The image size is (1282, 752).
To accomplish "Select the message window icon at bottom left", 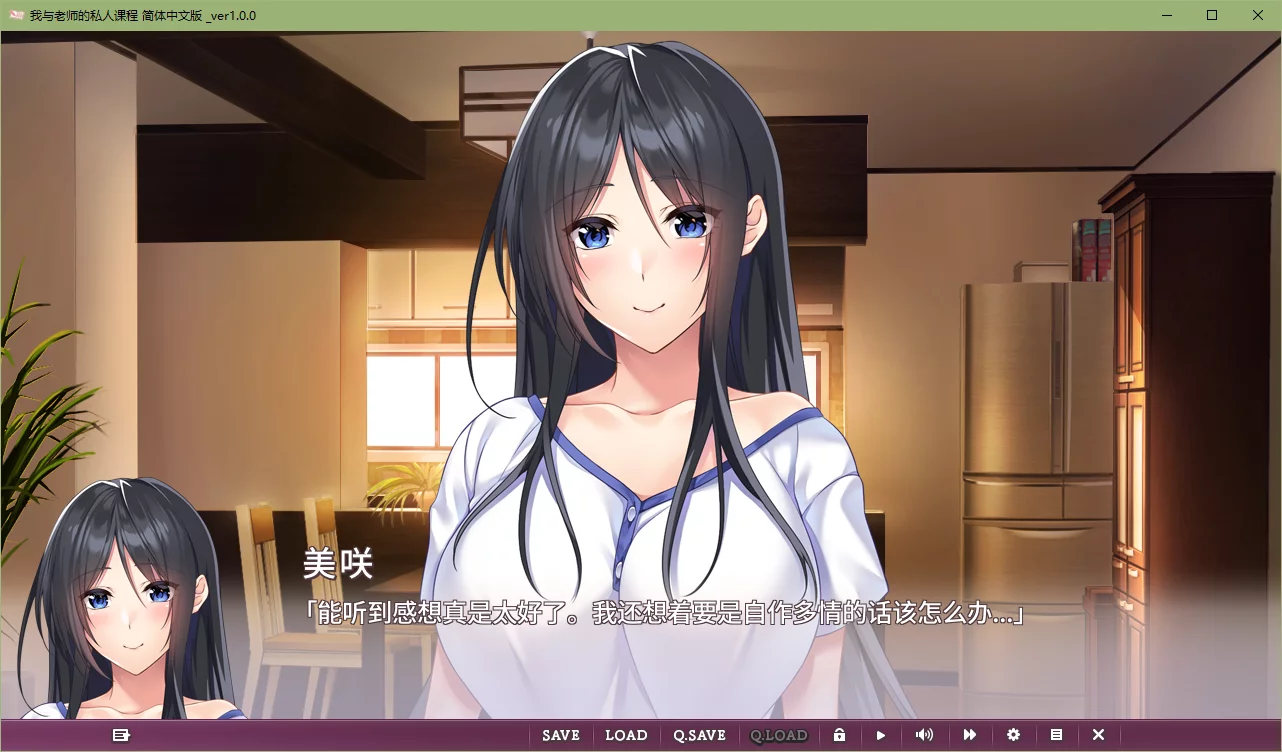I will pyautogui.click(x=121, y=735).
